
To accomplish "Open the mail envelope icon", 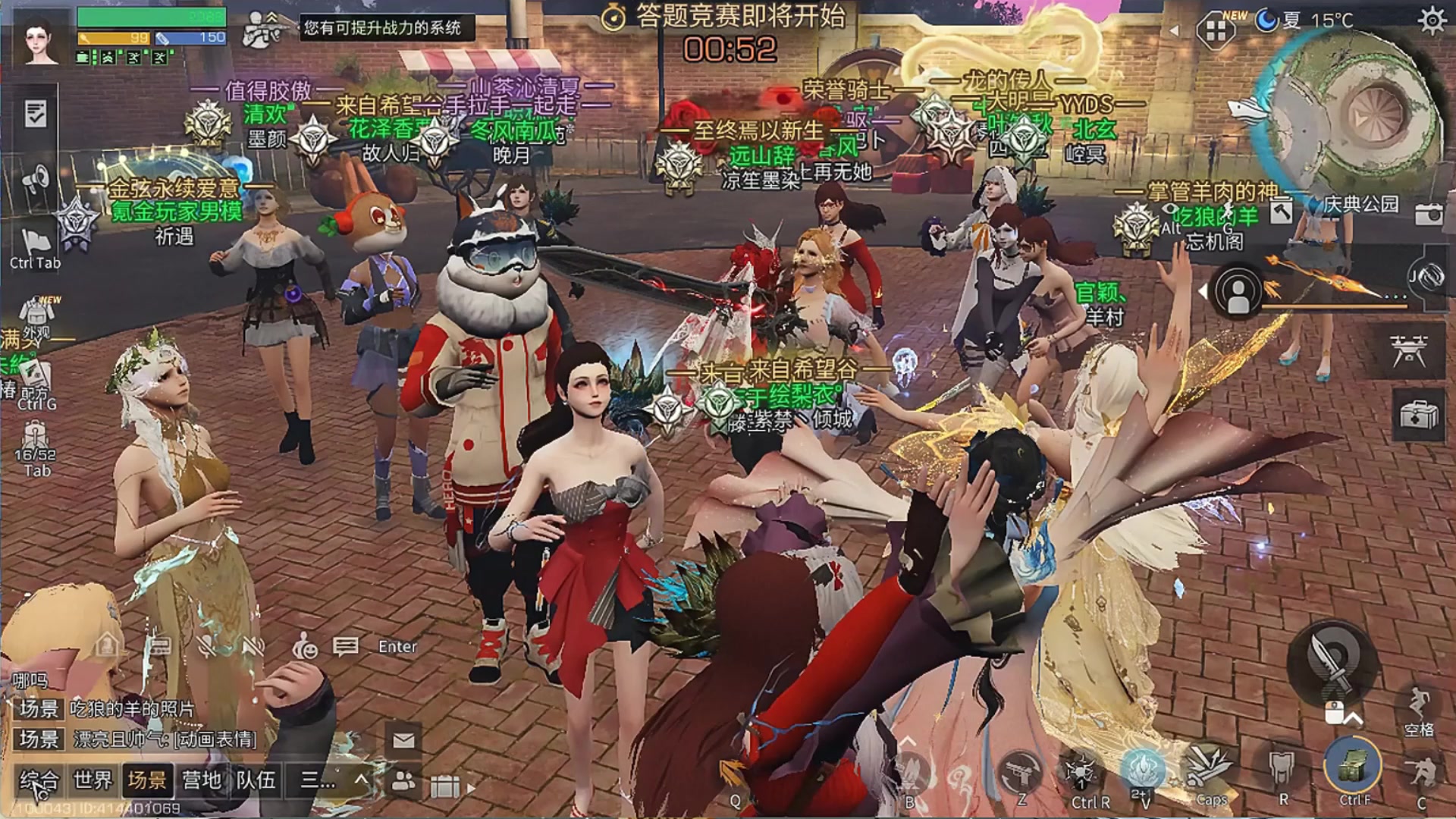I will [x=403, y=739].
